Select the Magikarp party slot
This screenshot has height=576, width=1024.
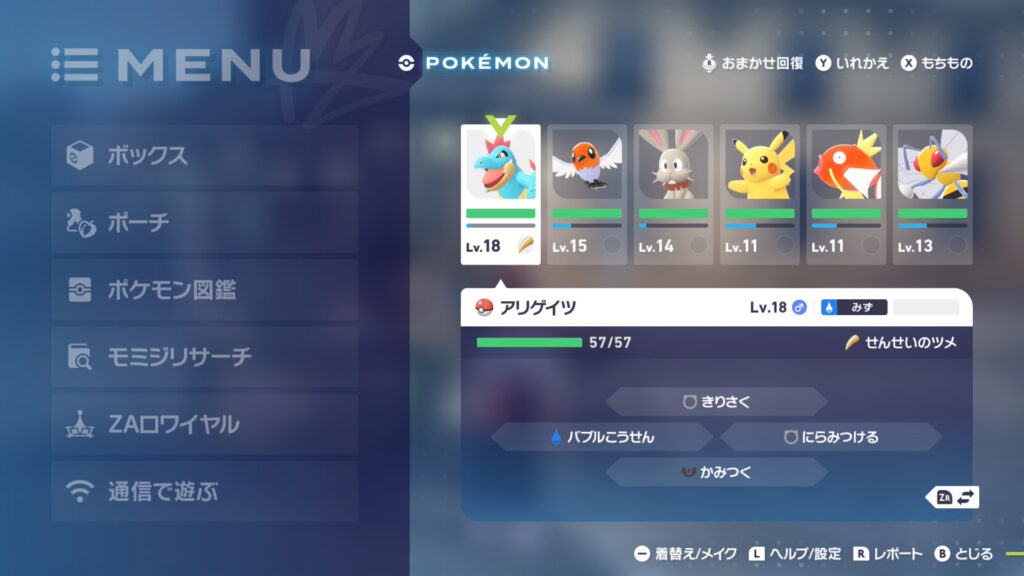point(846,194)
